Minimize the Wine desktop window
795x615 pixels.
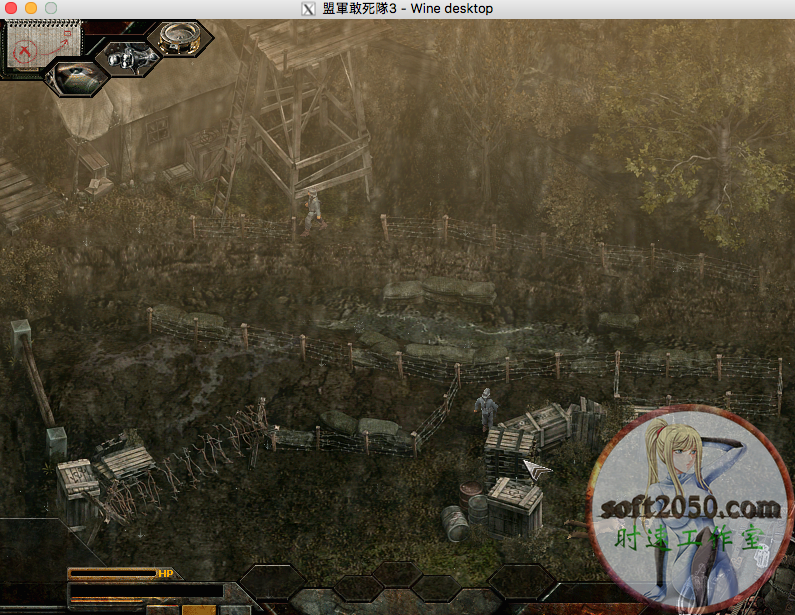(31, 8)
